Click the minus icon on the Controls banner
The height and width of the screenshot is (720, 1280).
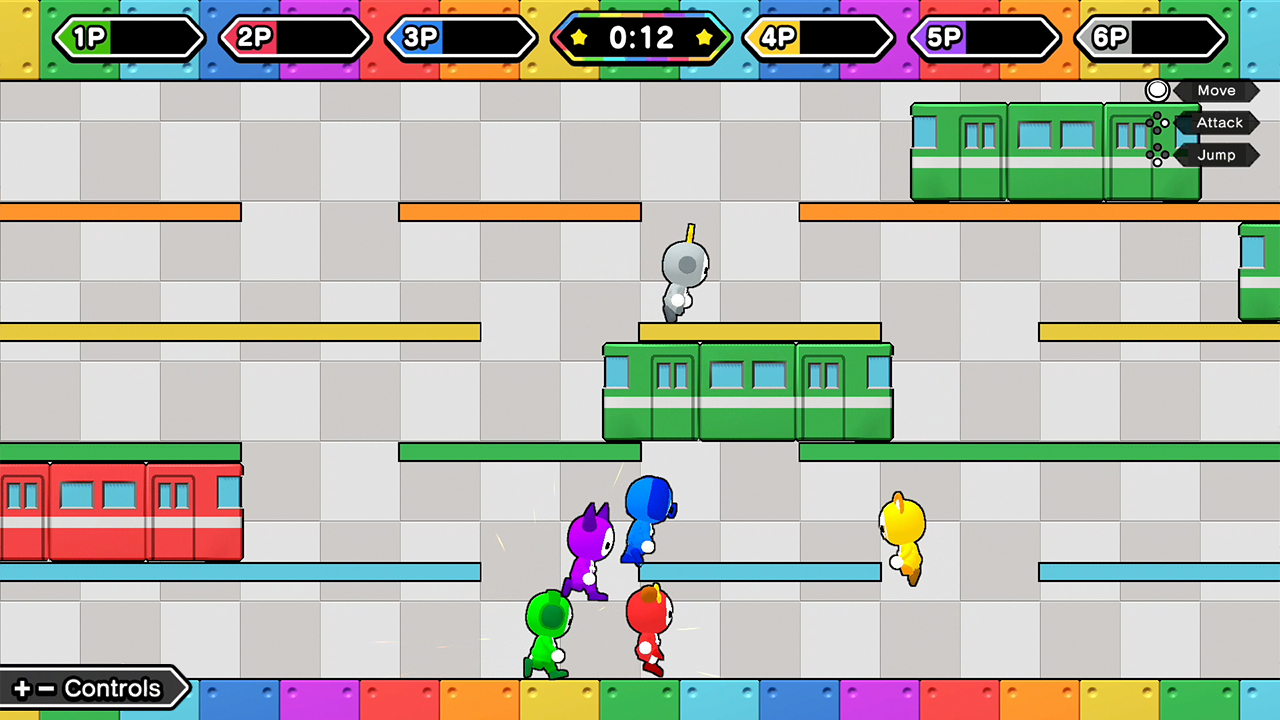coord(45,688)
